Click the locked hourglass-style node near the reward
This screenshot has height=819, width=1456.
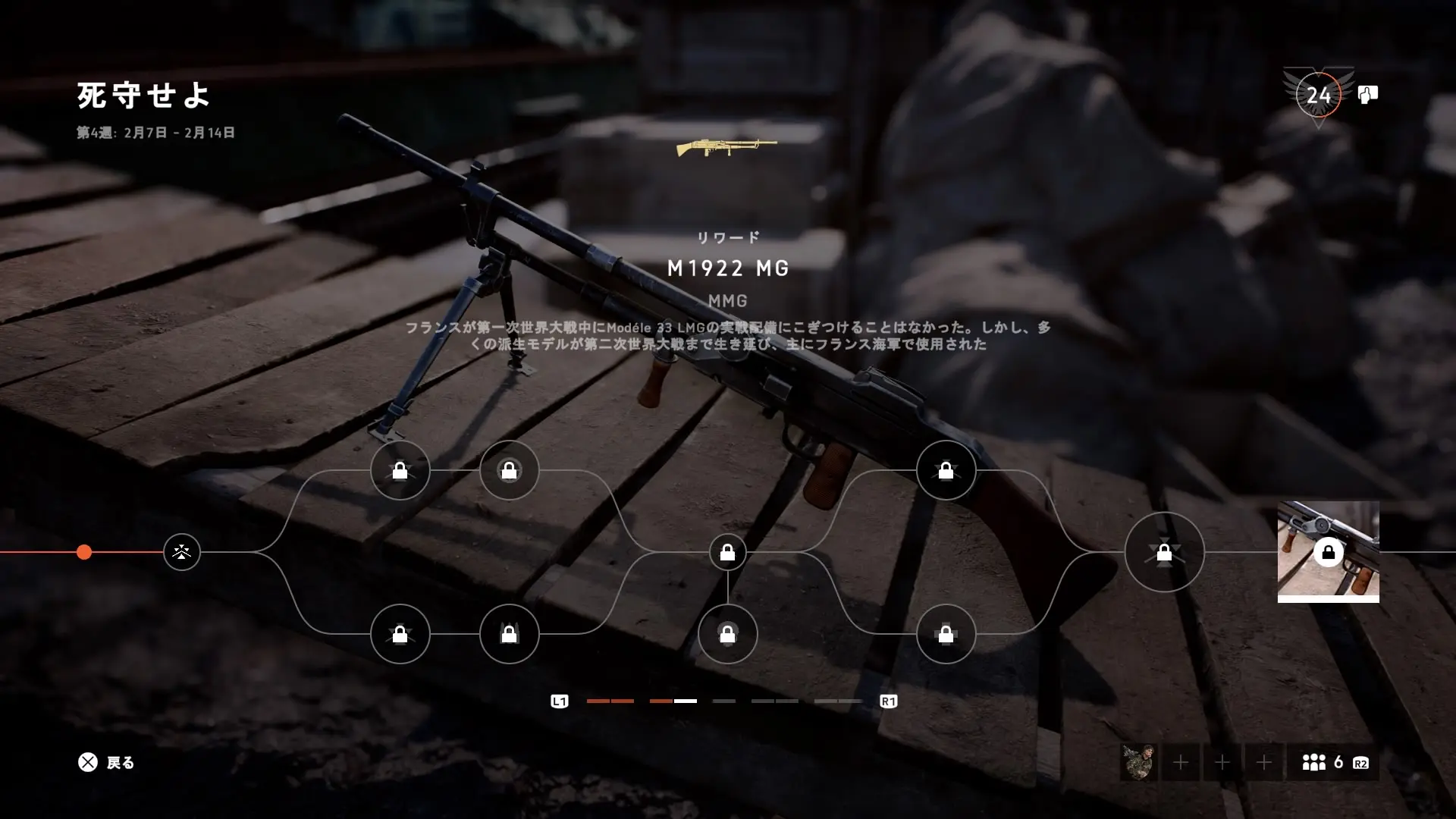click(x=1164, y=553)
